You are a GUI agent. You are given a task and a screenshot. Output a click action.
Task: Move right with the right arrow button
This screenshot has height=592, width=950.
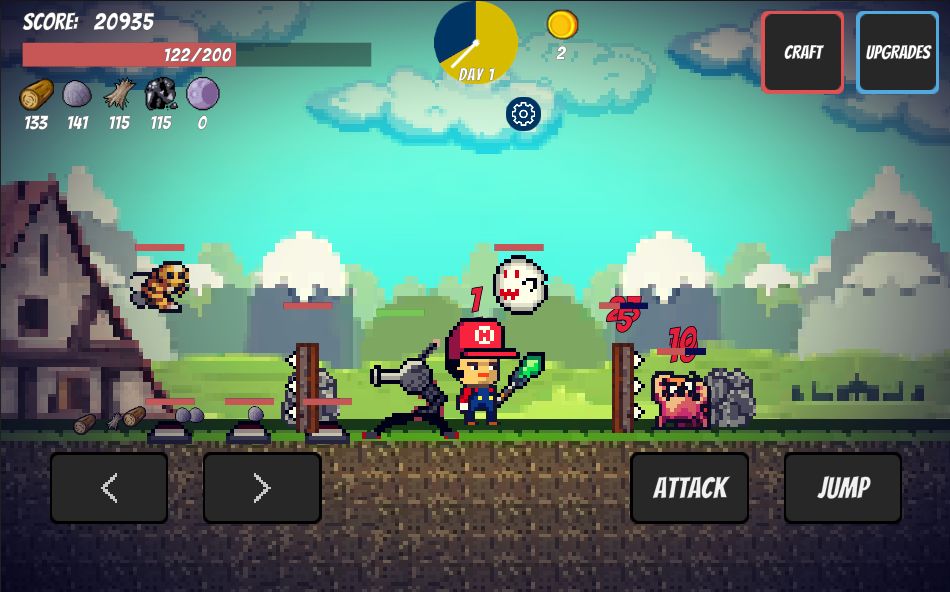pos(262,488)
